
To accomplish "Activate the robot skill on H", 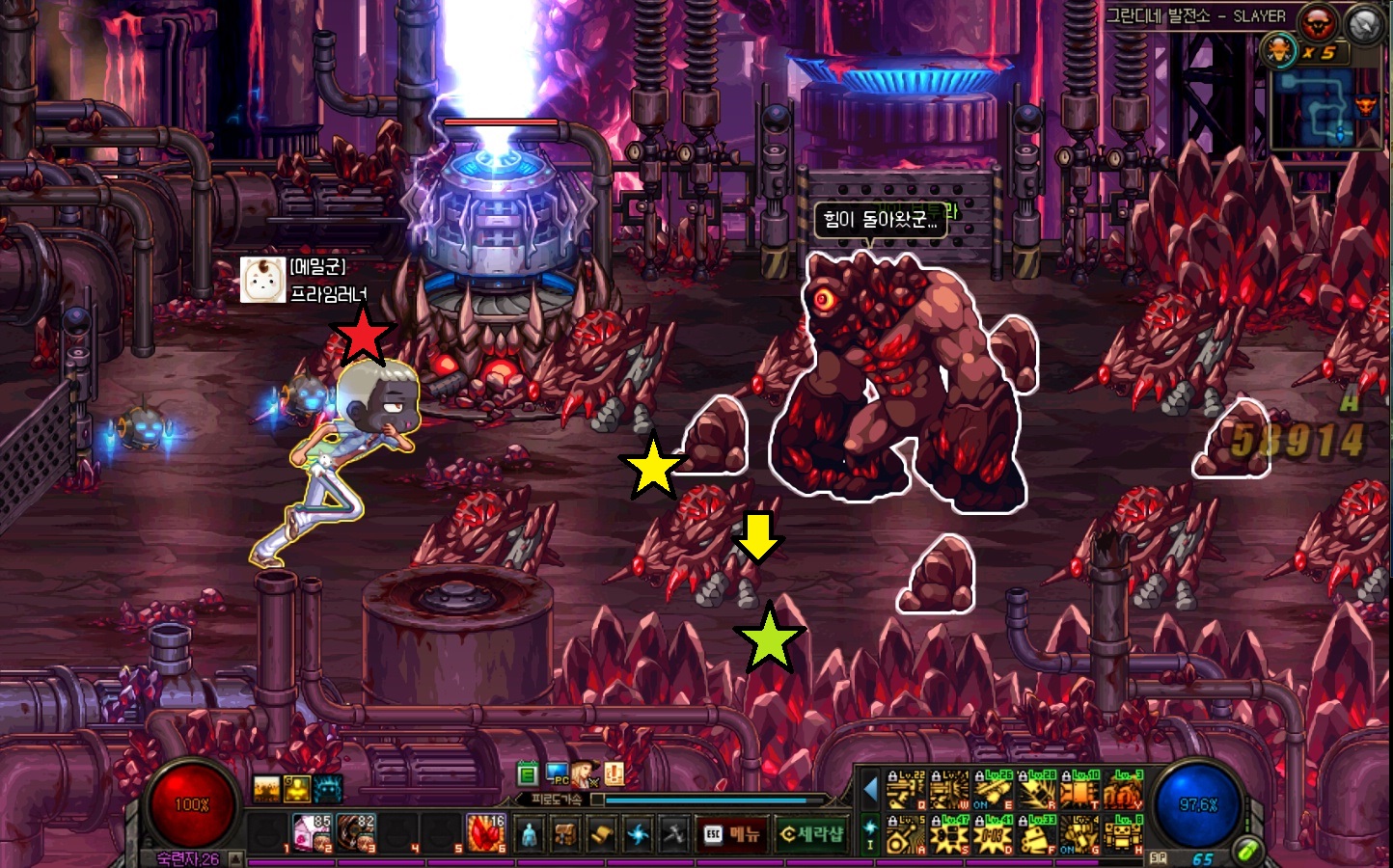I will (1123, 834).
